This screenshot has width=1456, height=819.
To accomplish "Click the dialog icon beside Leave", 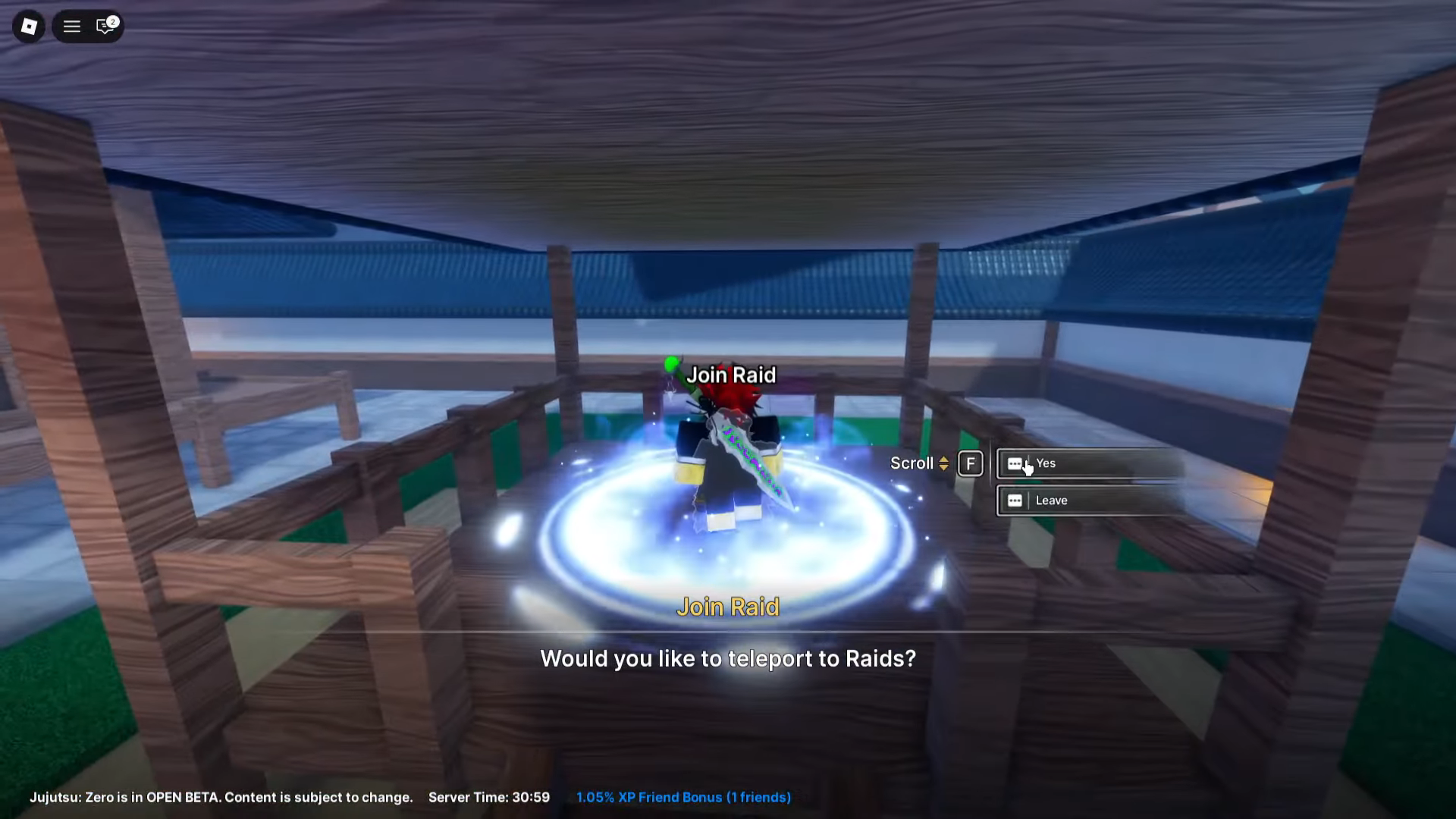I will [x=1015, y=500].
